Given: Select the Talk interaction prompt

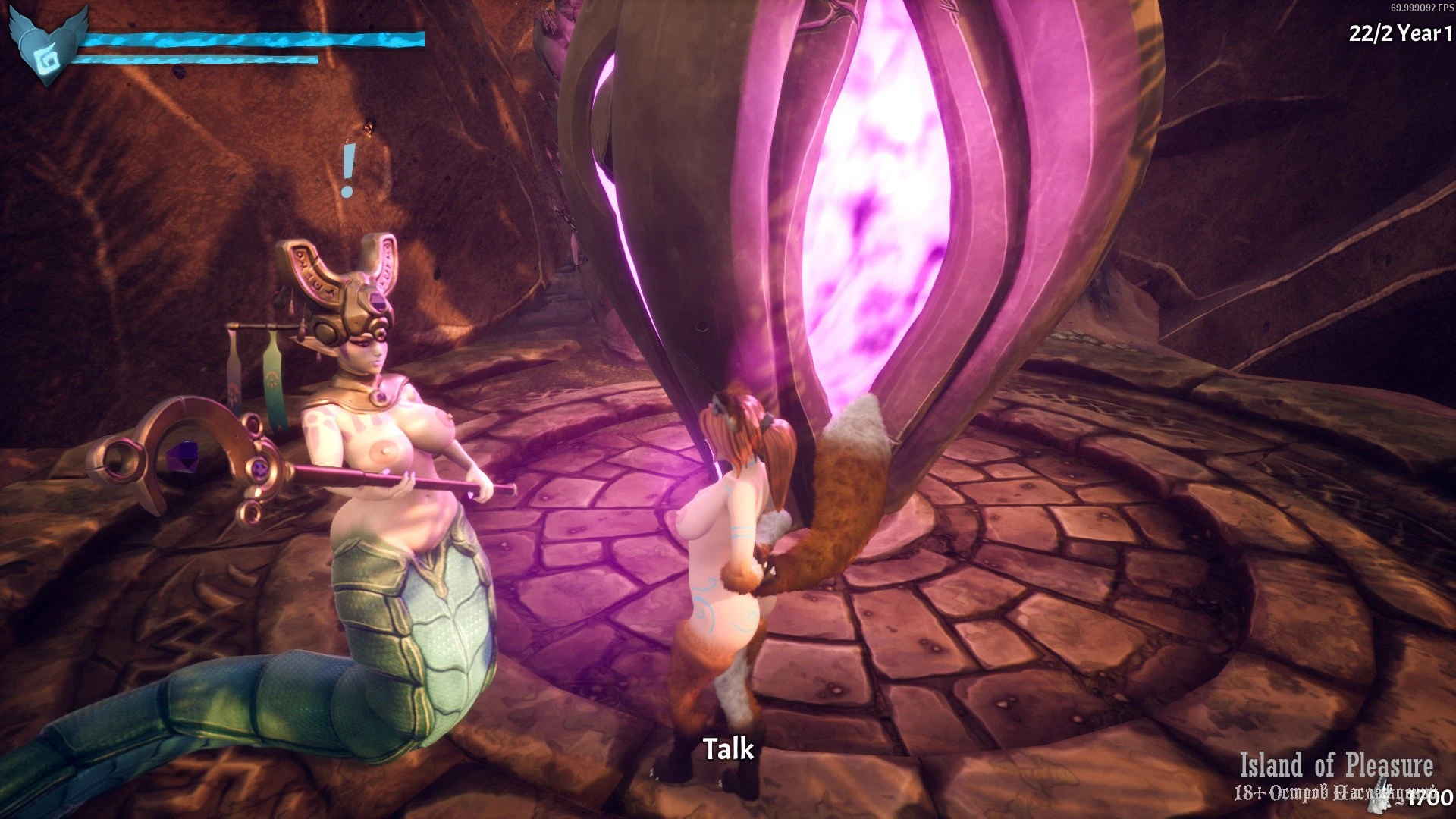Looking at the screenshot, I should pyautogui.click(x=728, y=749).
